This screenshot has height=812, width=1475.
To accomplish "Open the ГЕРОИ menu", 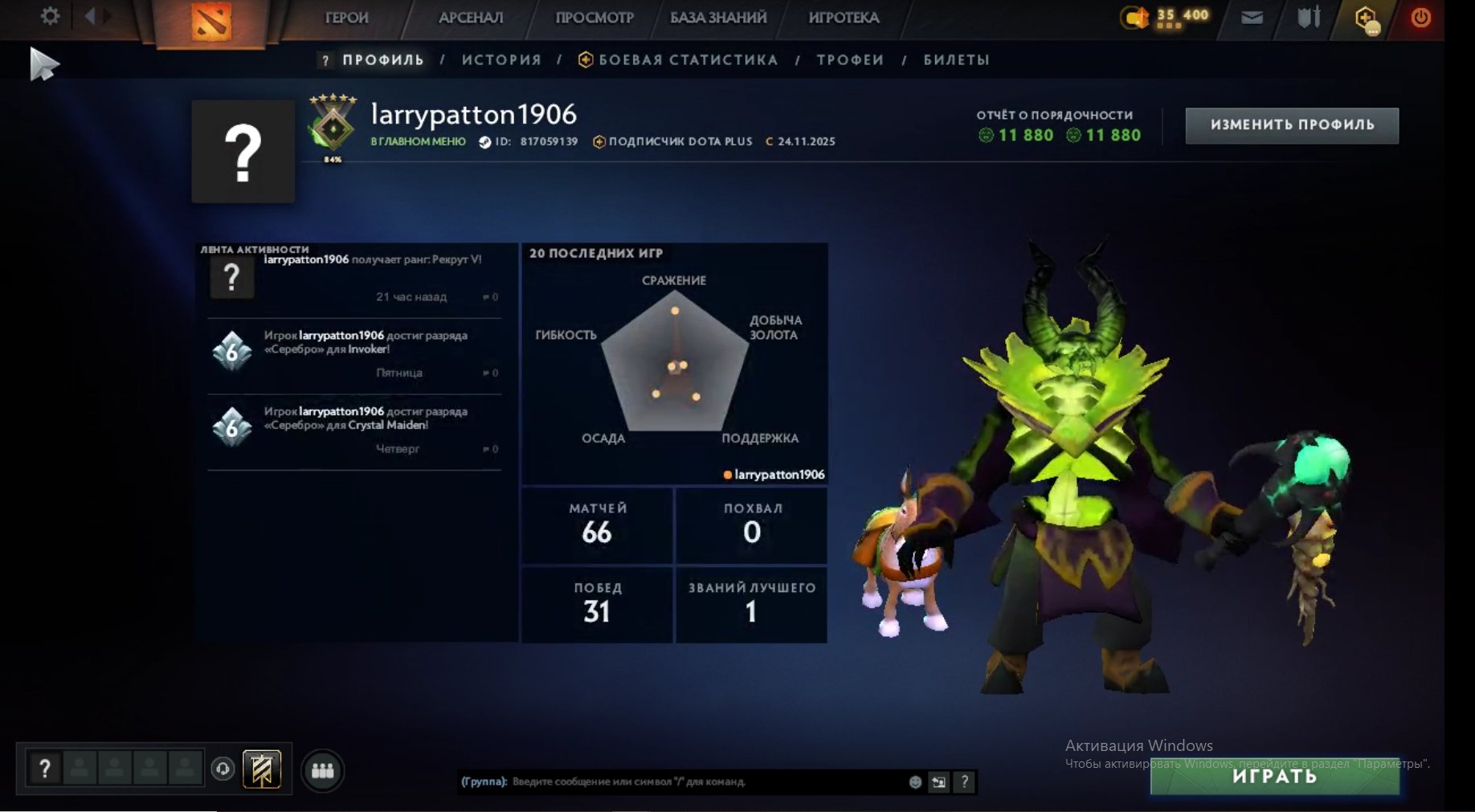I will 345,17.
